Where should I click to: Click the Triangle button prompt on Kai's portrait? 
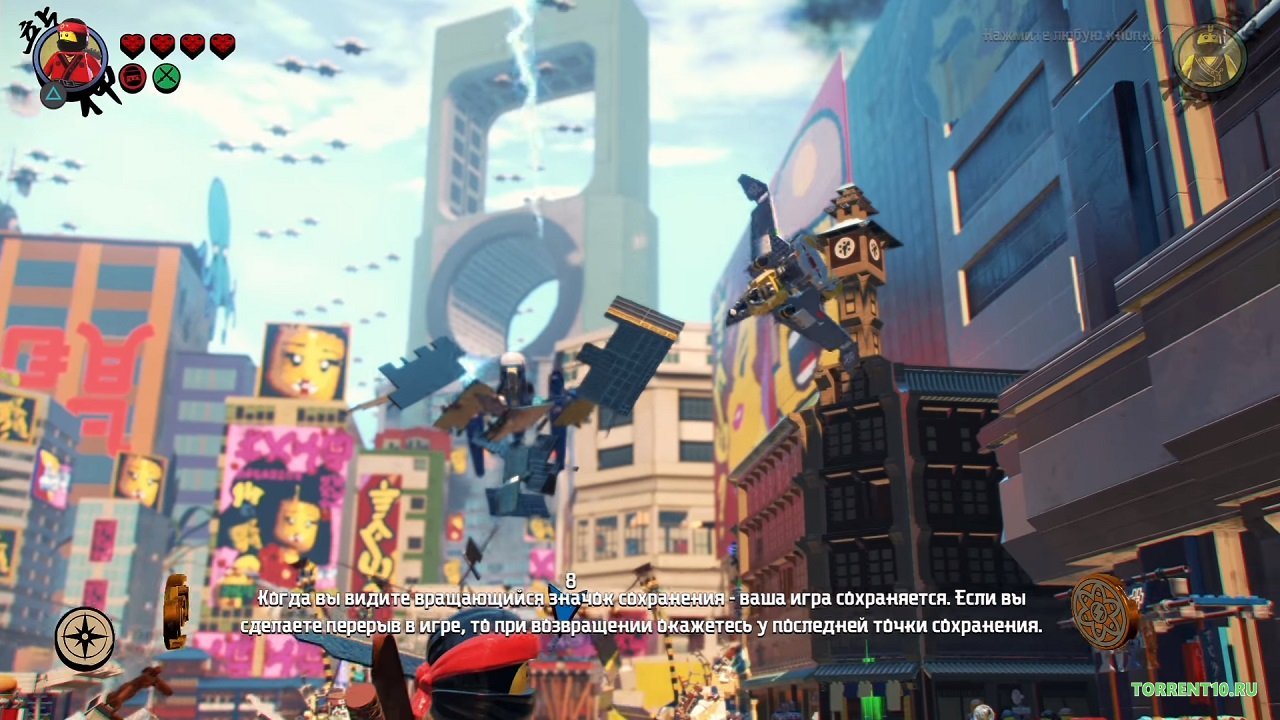(x=52, y=94)
